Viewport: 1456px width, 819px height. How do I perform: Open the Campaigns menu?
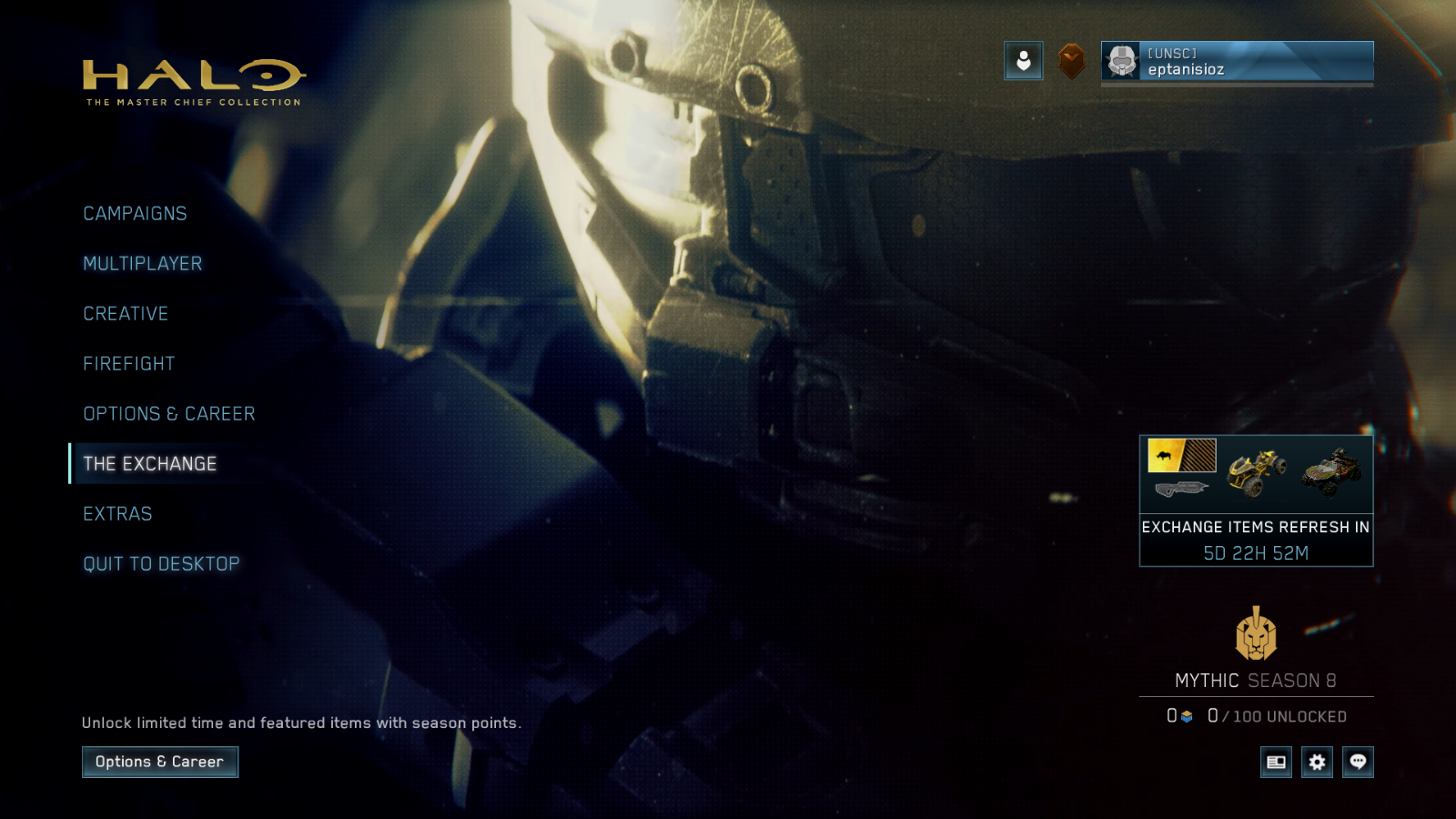tap(135, 214)
